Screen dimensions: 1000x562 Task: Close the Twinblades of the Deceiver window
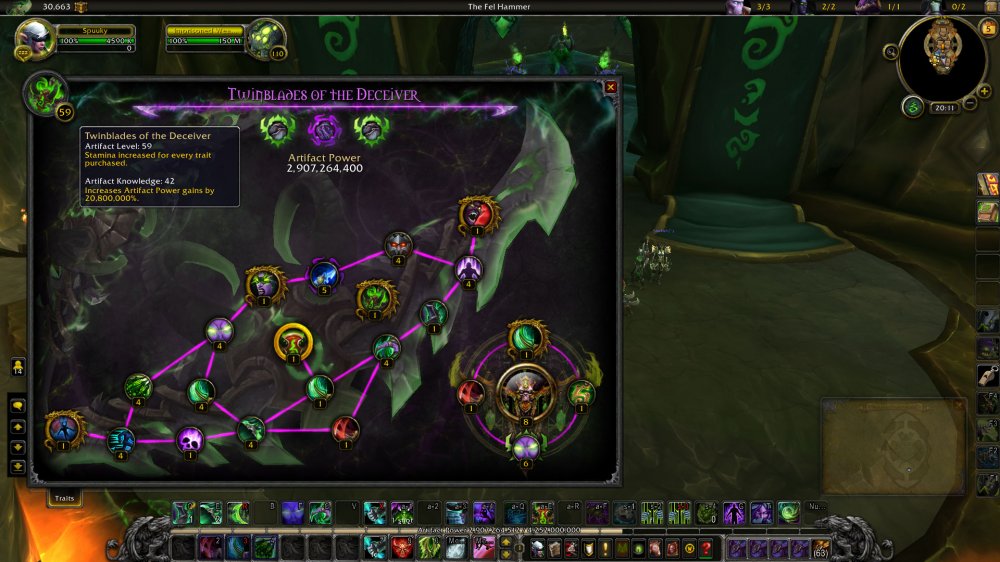[x=610, y=87]
